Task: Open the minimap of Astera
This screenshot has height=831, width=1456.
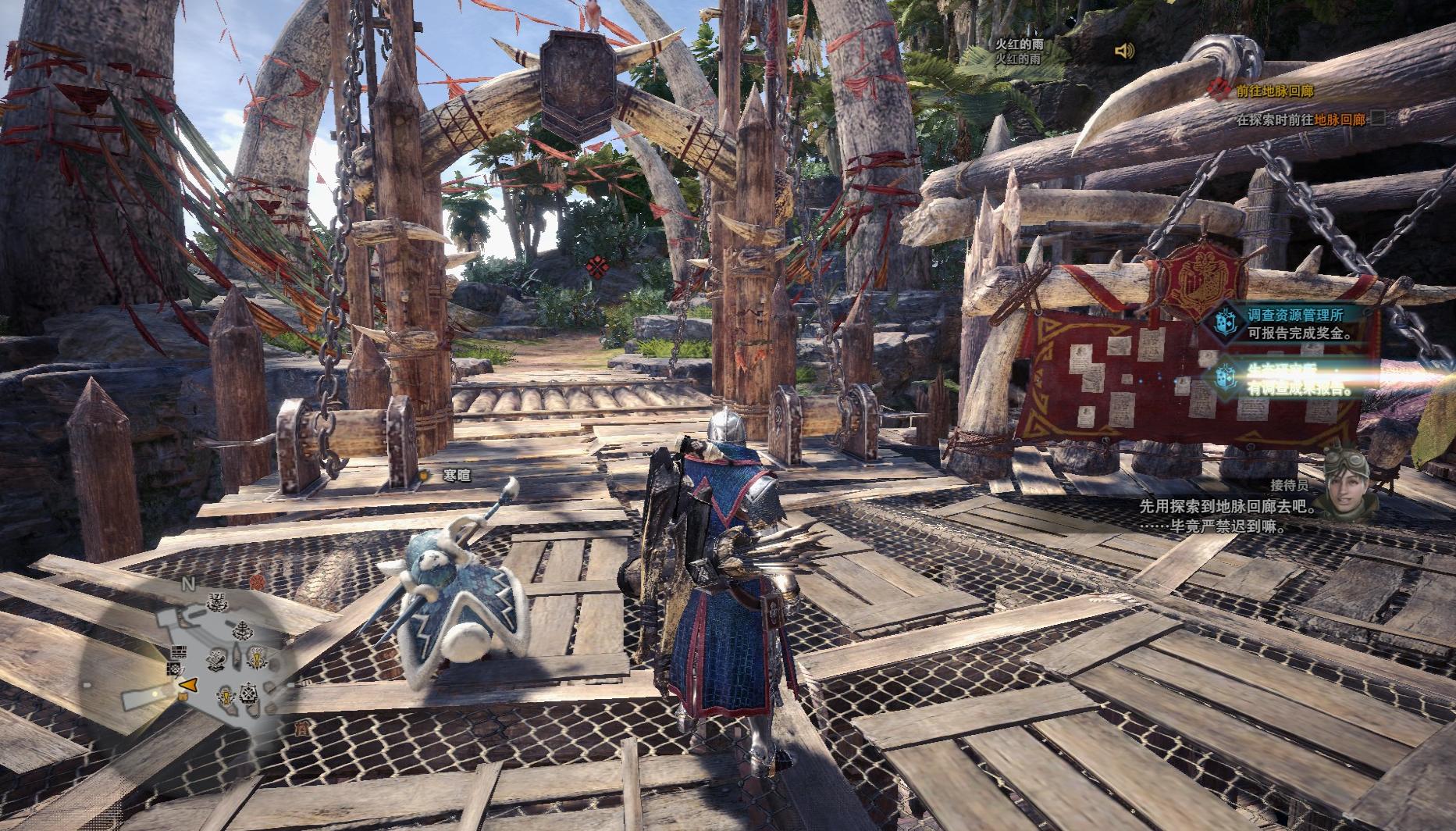Action: click(219, 658)
